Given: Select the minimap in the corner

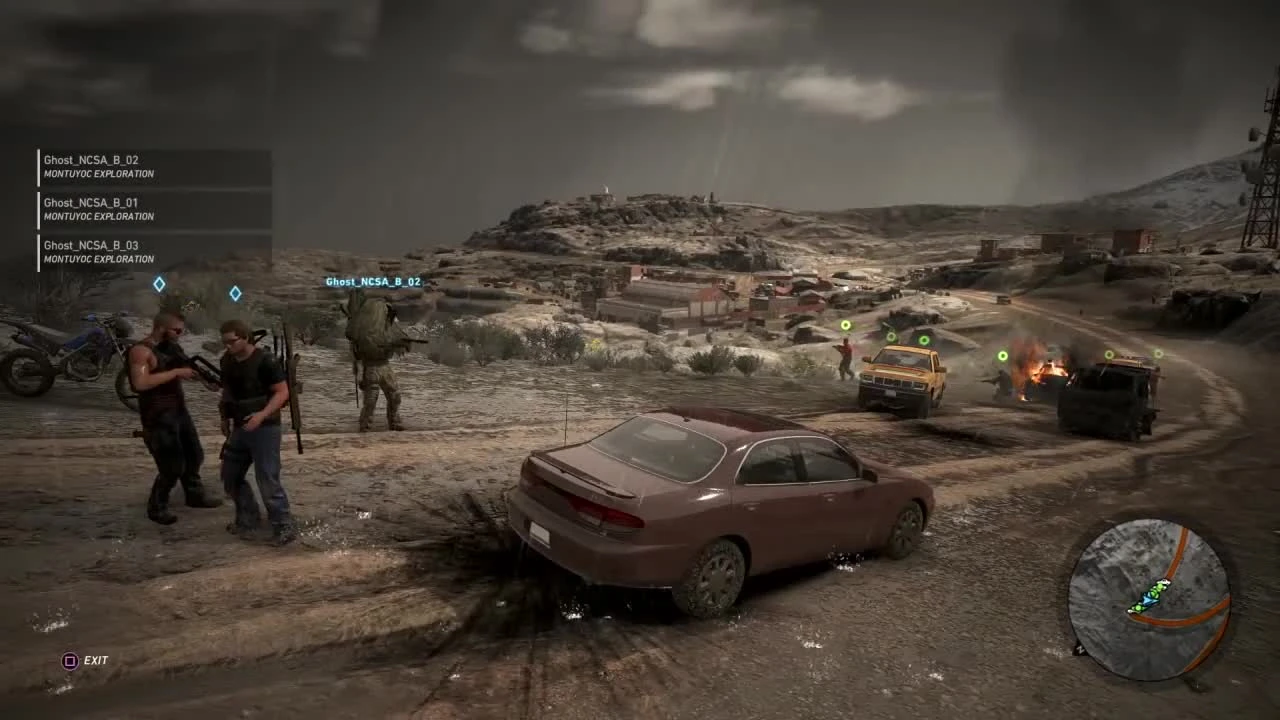Looking at the screenshot, I should coord(1150,595).
